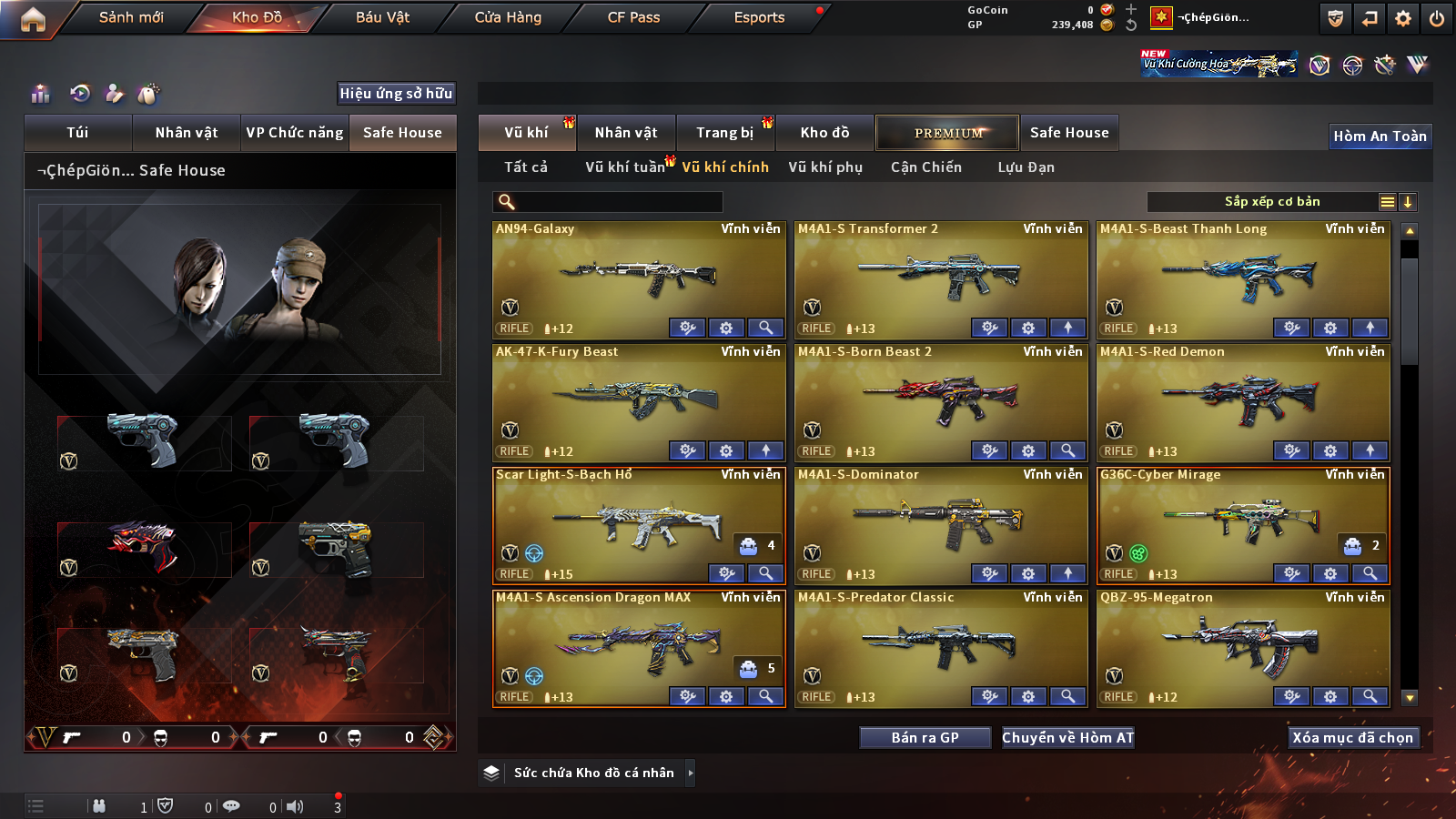This screenshot has height=819, width=1456.
Task: Click Chuyển về Hòm AT button
Action: (x=1067, y=738)
